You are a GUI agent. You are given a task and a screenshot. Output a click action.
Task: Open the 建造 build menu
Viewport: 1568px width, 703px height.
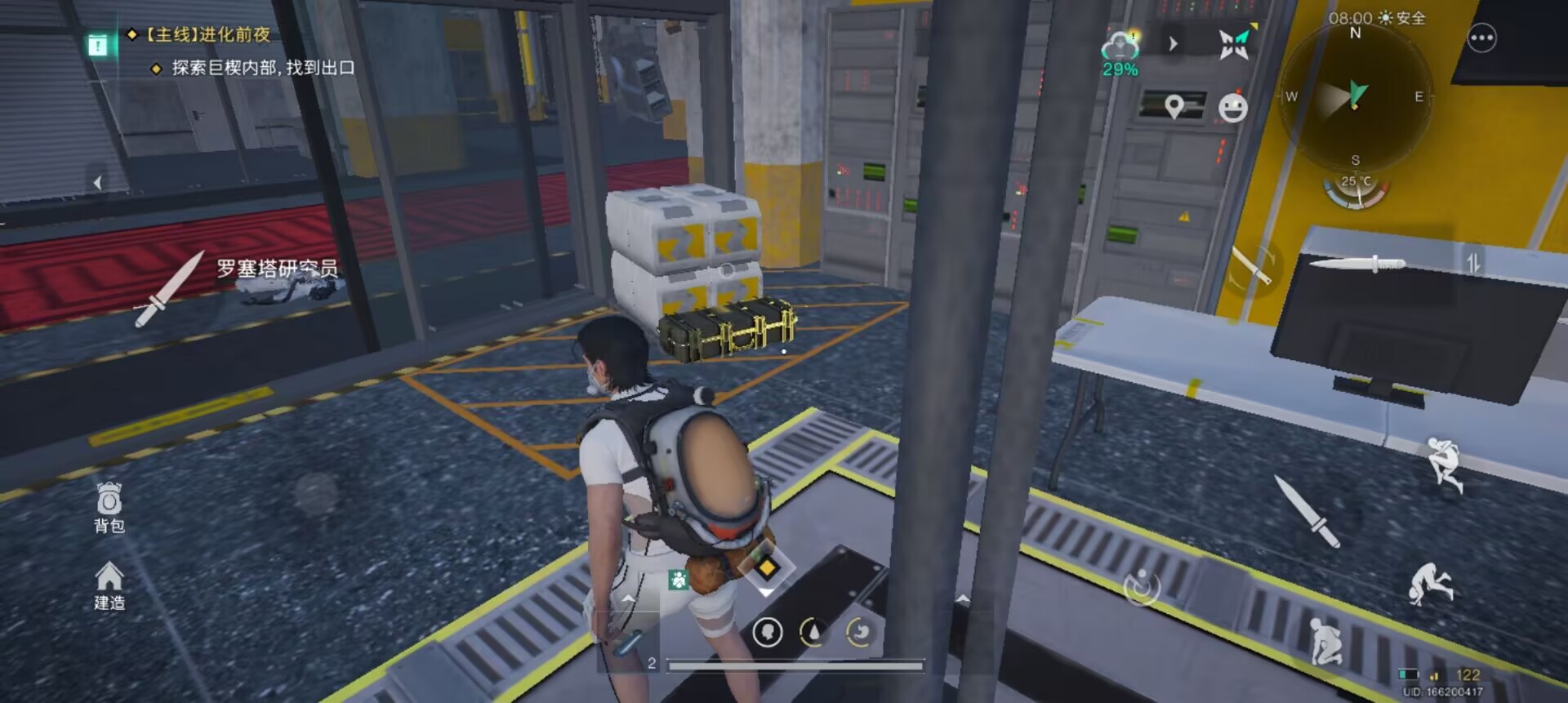click(x=109, y=585)
